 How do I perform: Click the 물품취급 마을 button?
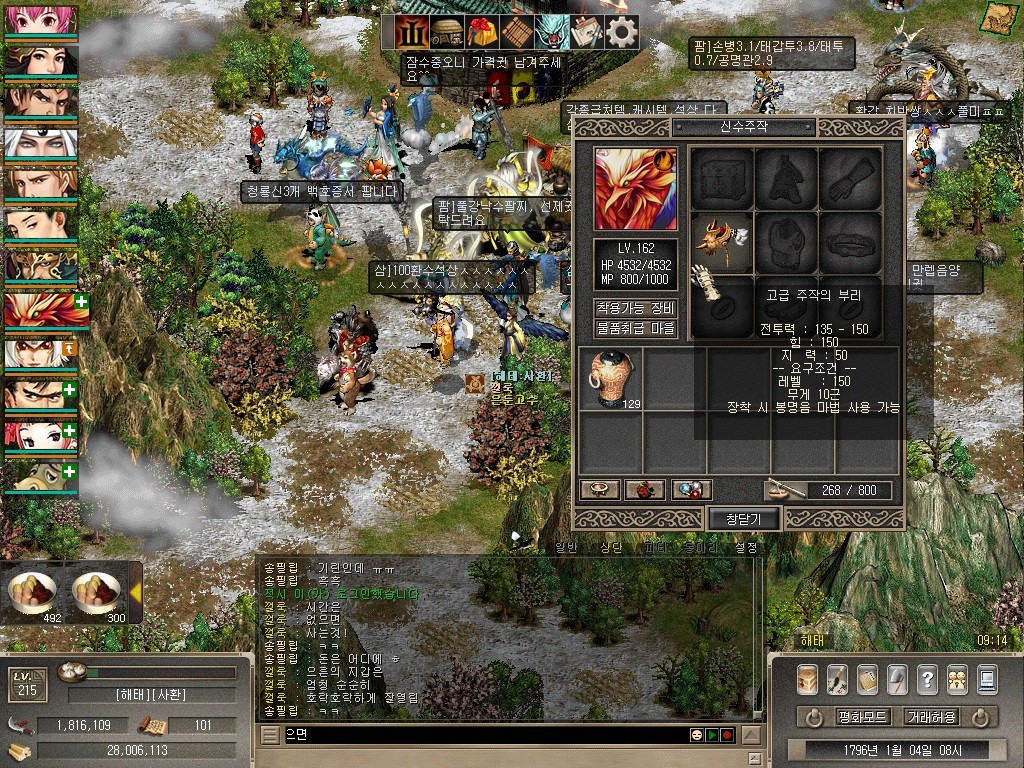click(x=636, y=328)
